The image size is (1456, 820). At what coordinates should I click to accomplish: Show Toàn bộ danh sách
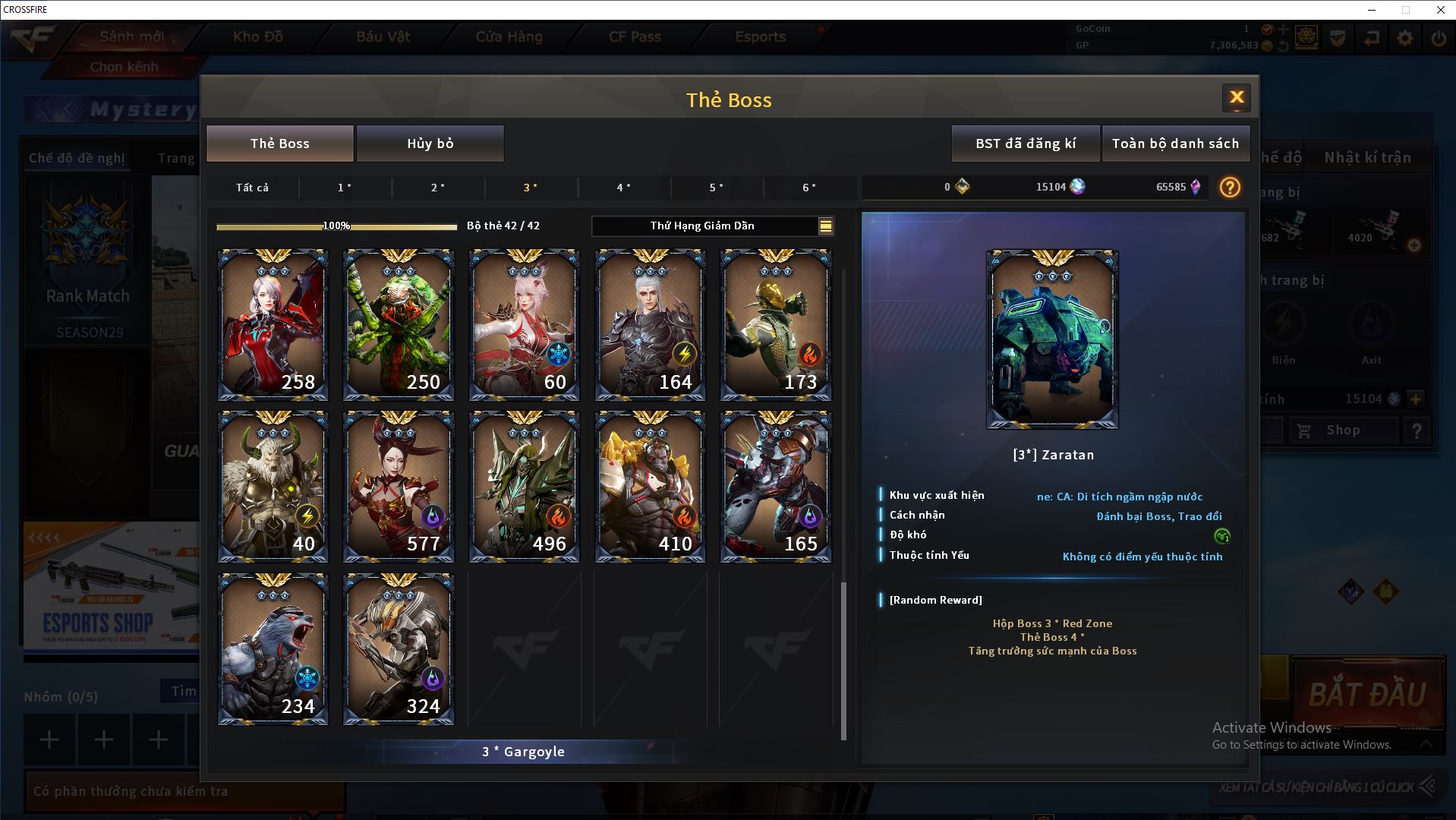pos(1175,143)
